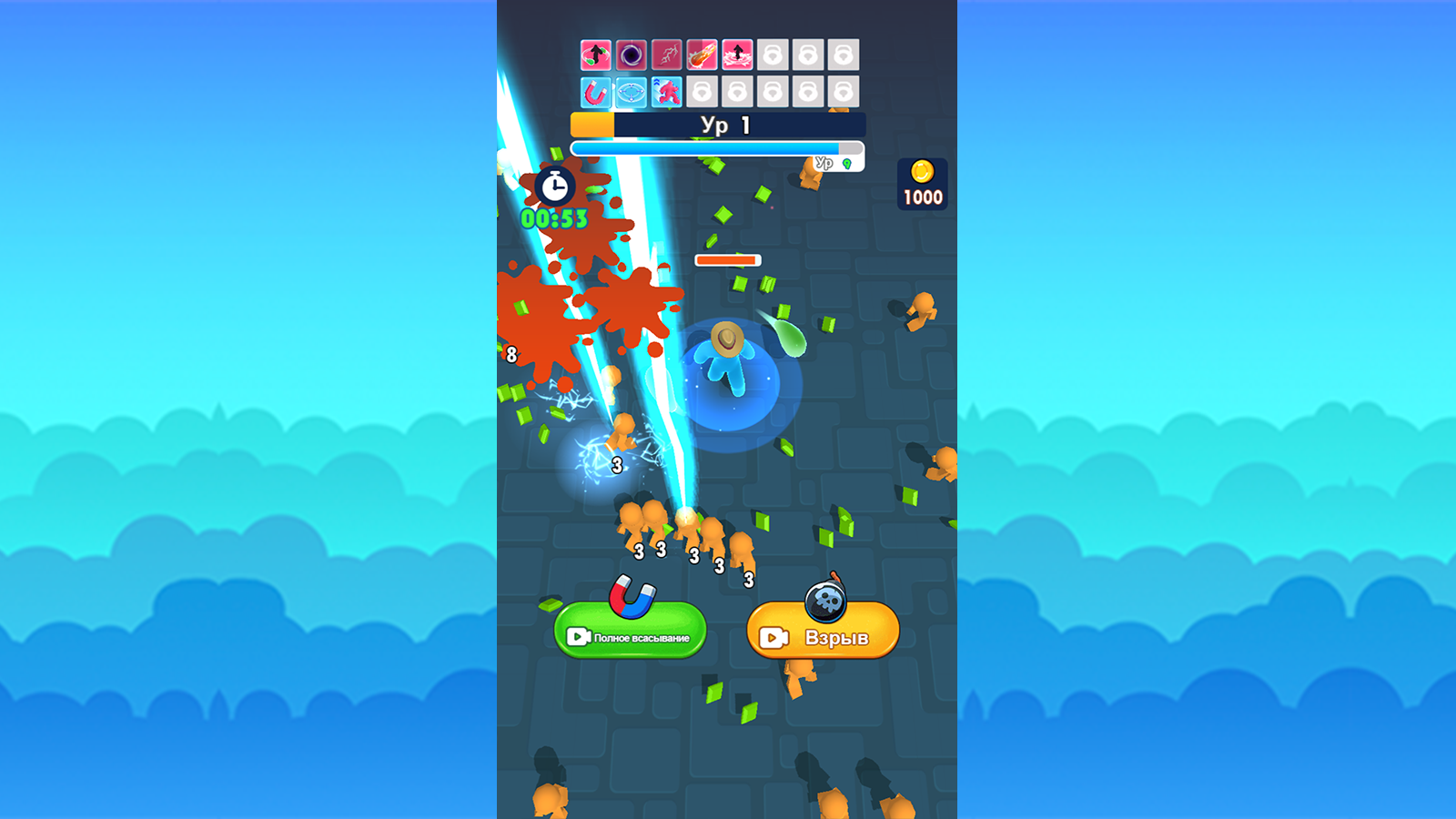This screenshot has height=819, width=1456.
Task: Open the fireball meteor skill
Action: click(x=701, y=55)
